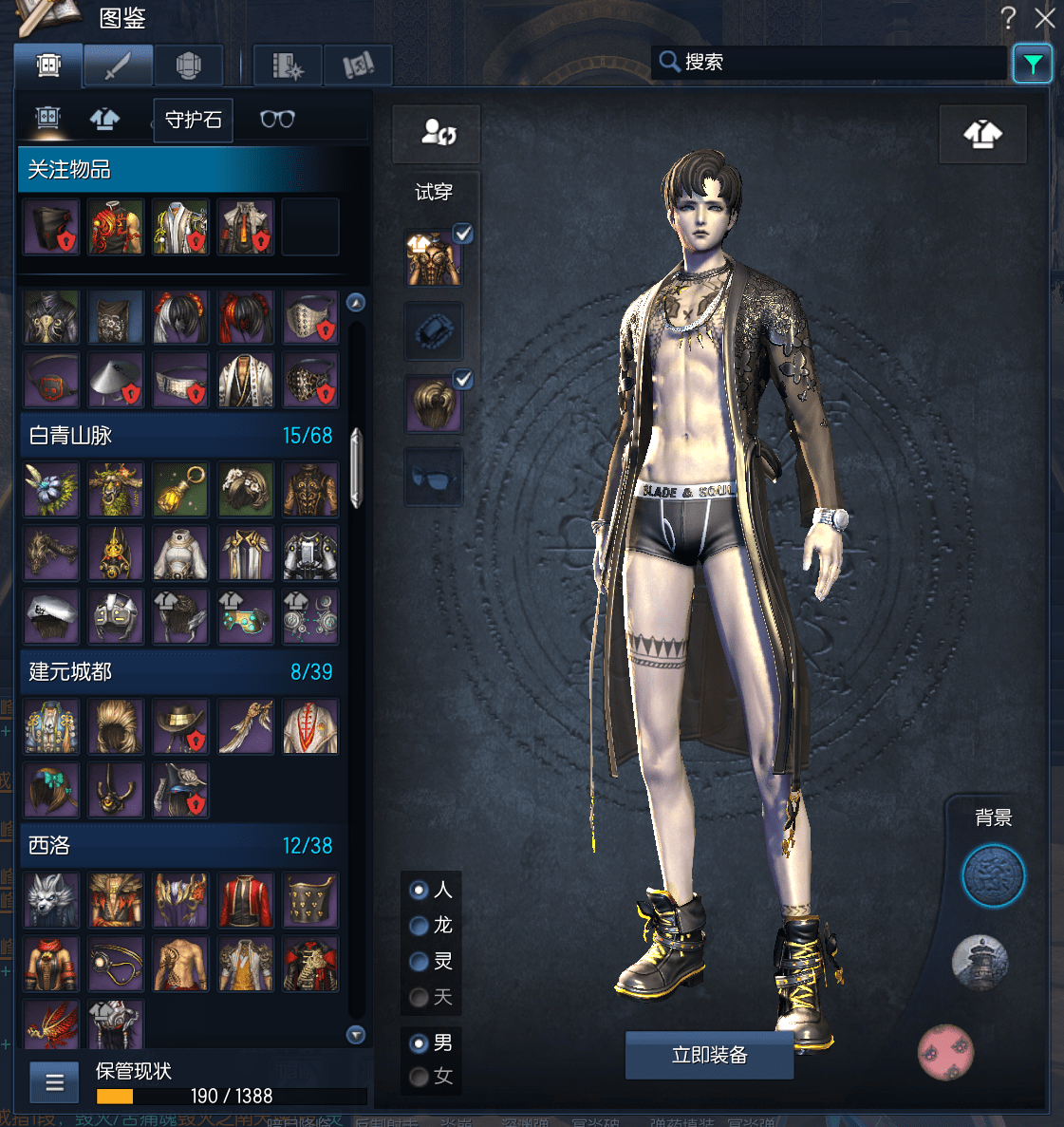Uncheck the try-on outfit slot
The height and width of the screenshot is (1127, 1064).
(x=462, y=234)
